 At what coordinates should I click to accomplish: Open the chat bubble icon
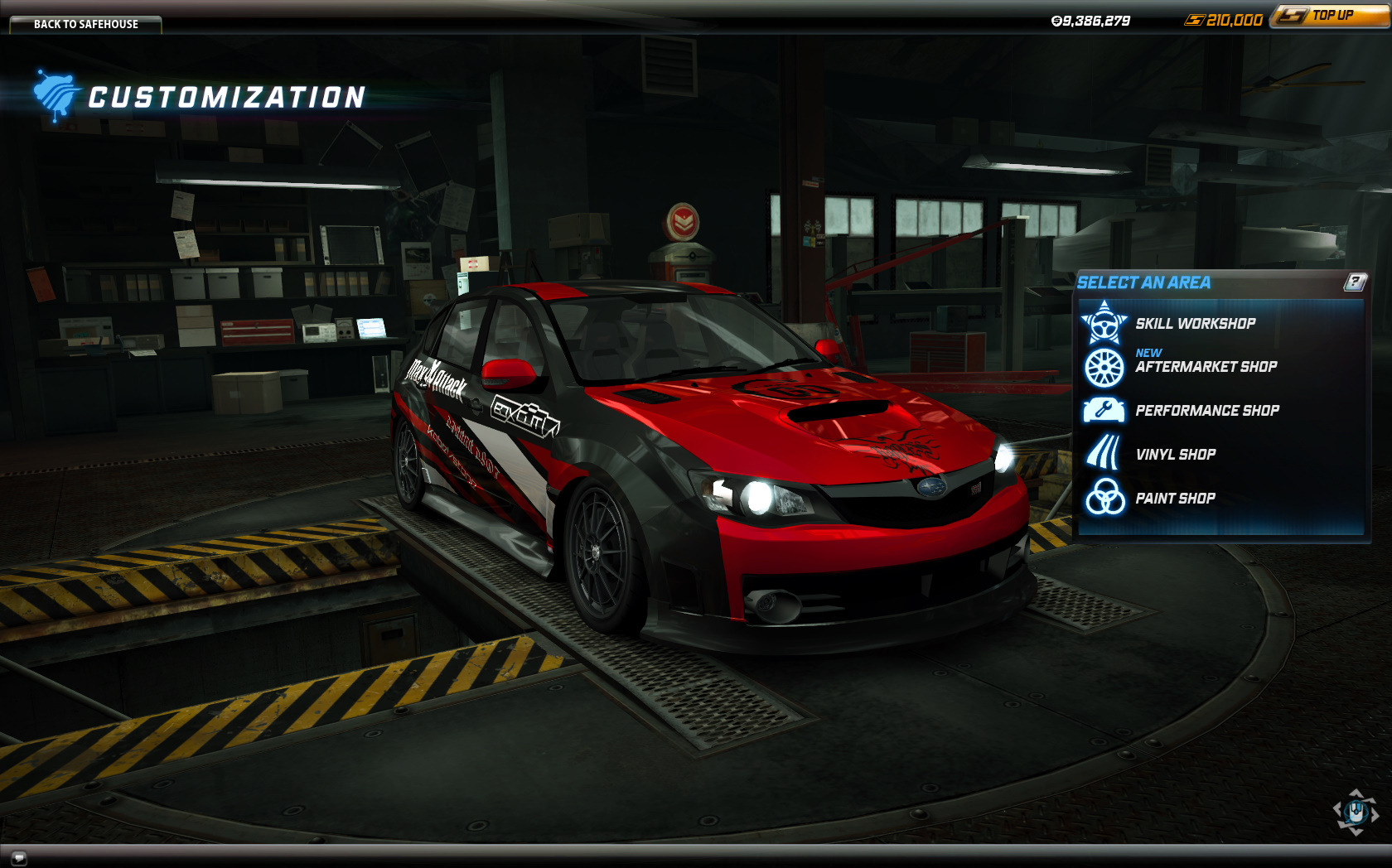19,858
